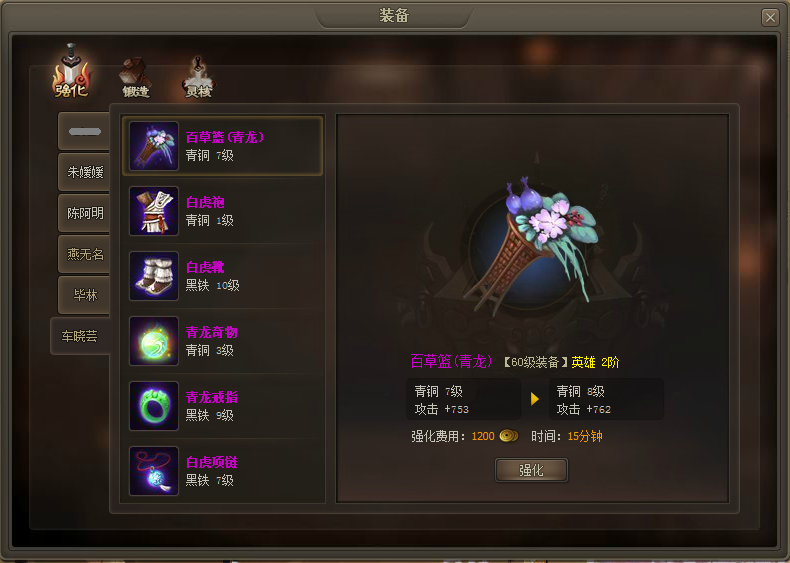Select the 青龙戒指 ring entry
Screen dimensions: 790x563
point(223,406)
